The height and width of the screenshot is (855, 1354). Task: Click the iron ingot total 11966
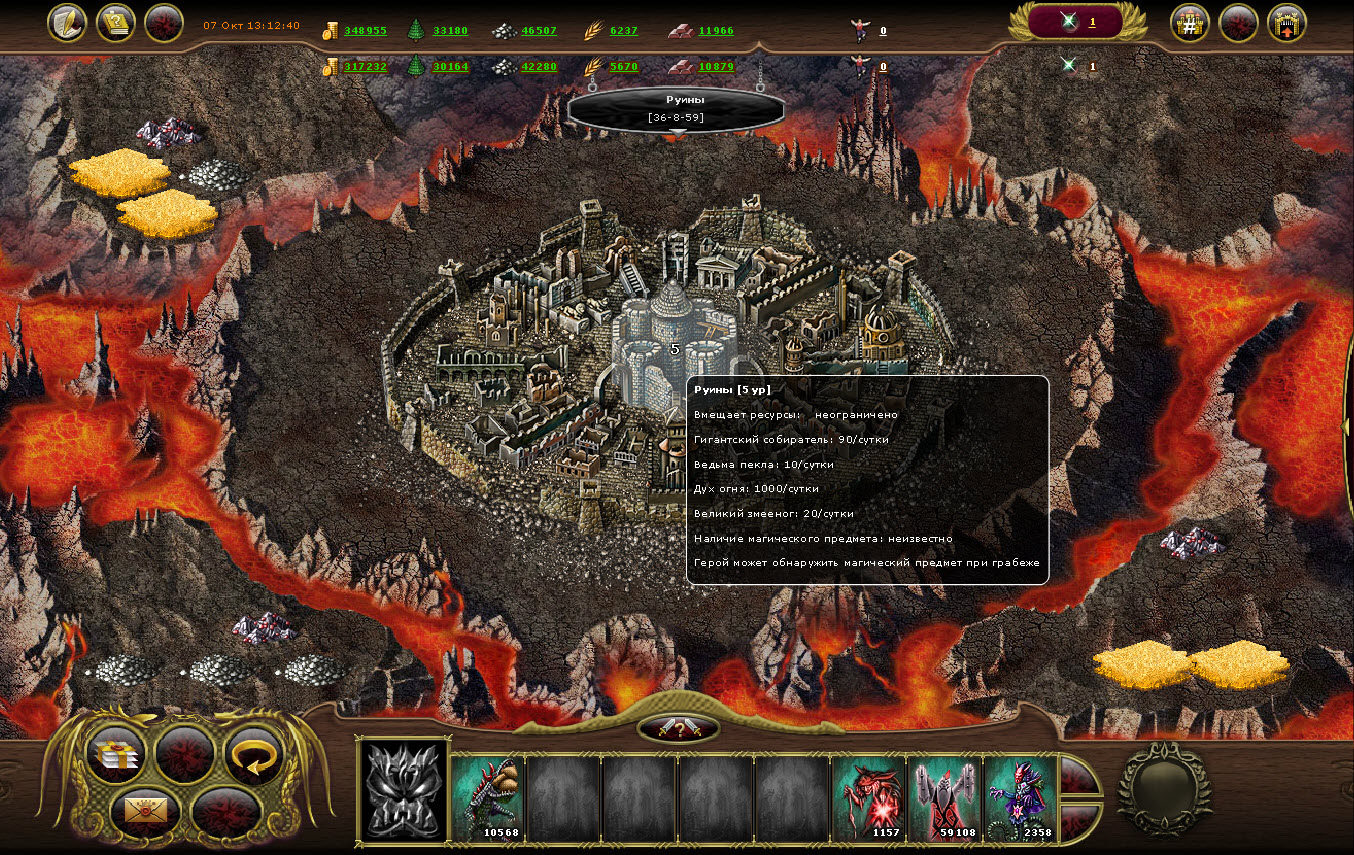click(716, 31)
